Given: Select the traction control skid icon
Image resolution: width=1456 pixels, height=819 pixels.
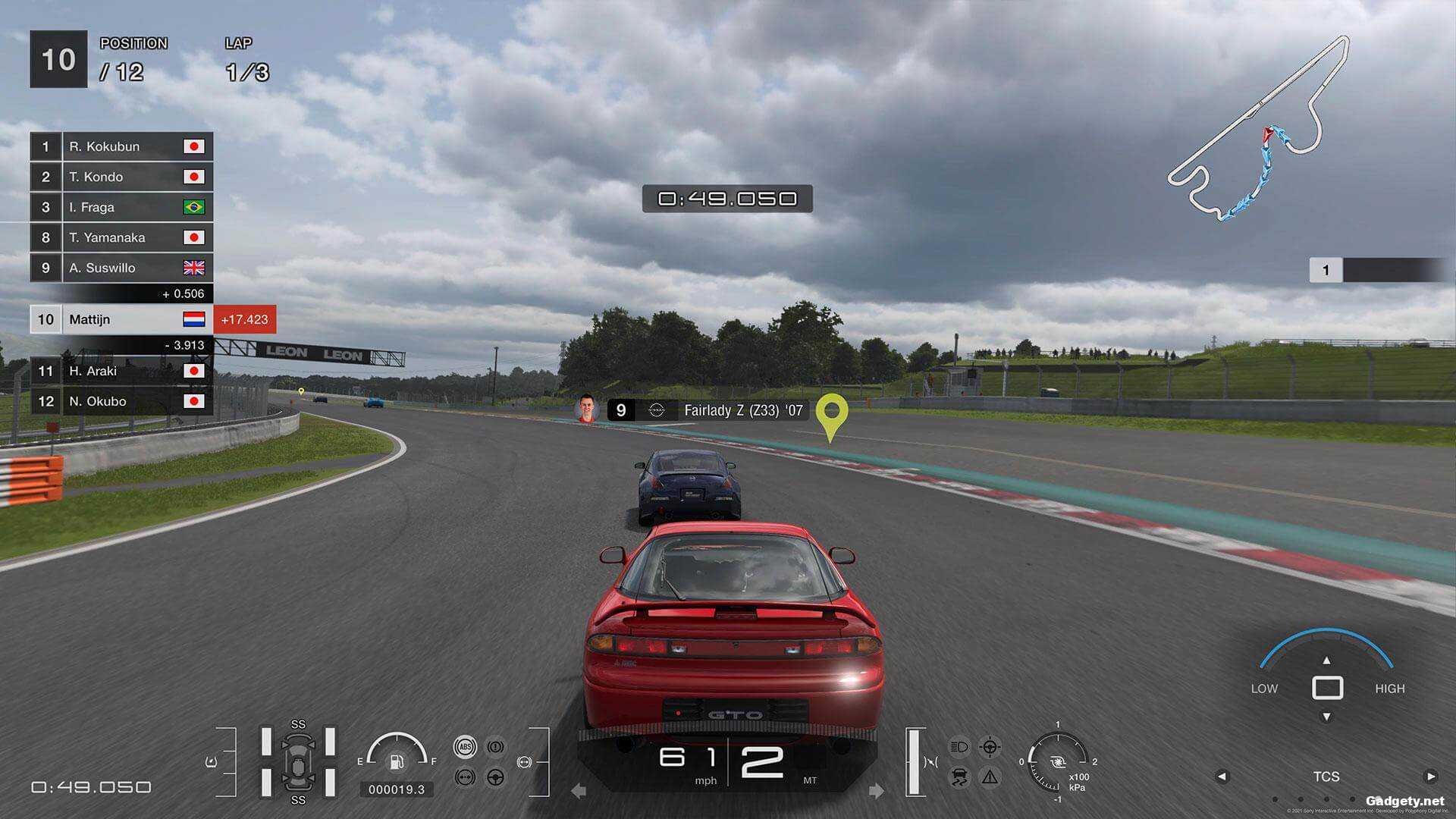Looking at the screenshot, I should (959, 777).
